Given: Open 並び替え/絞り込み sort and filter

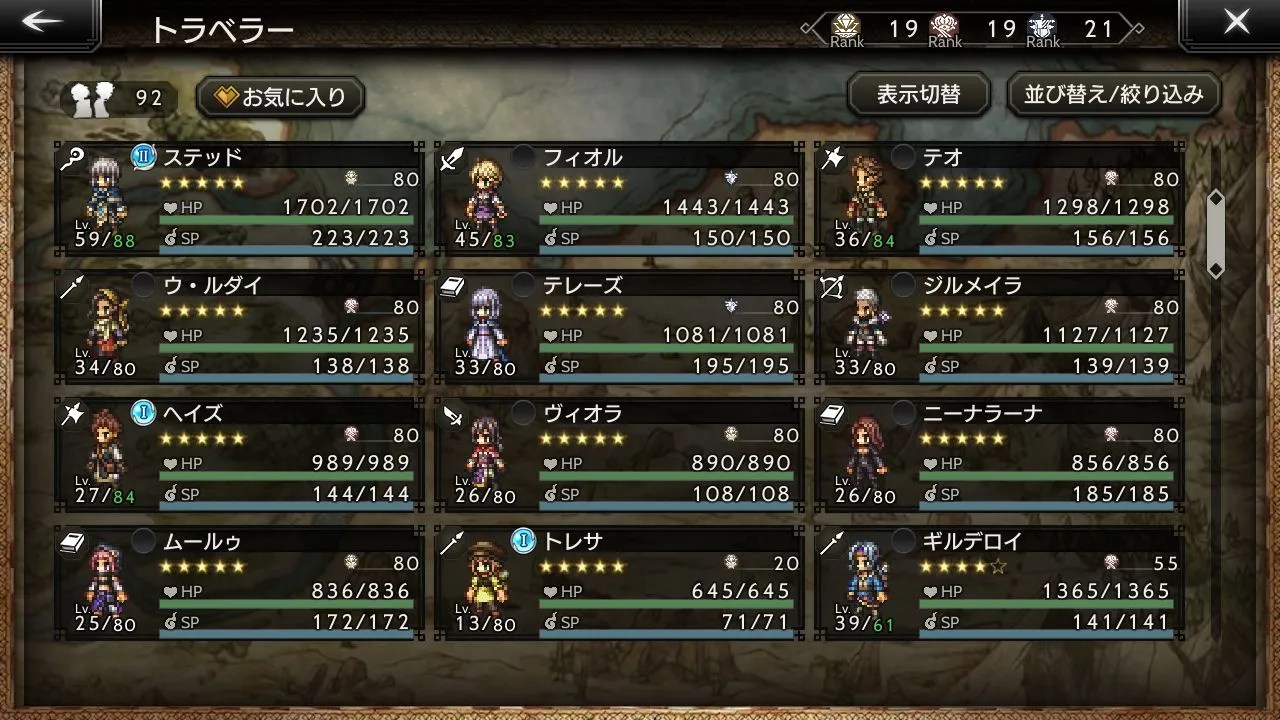Looking at the screenshot, I should [1113, 95].
